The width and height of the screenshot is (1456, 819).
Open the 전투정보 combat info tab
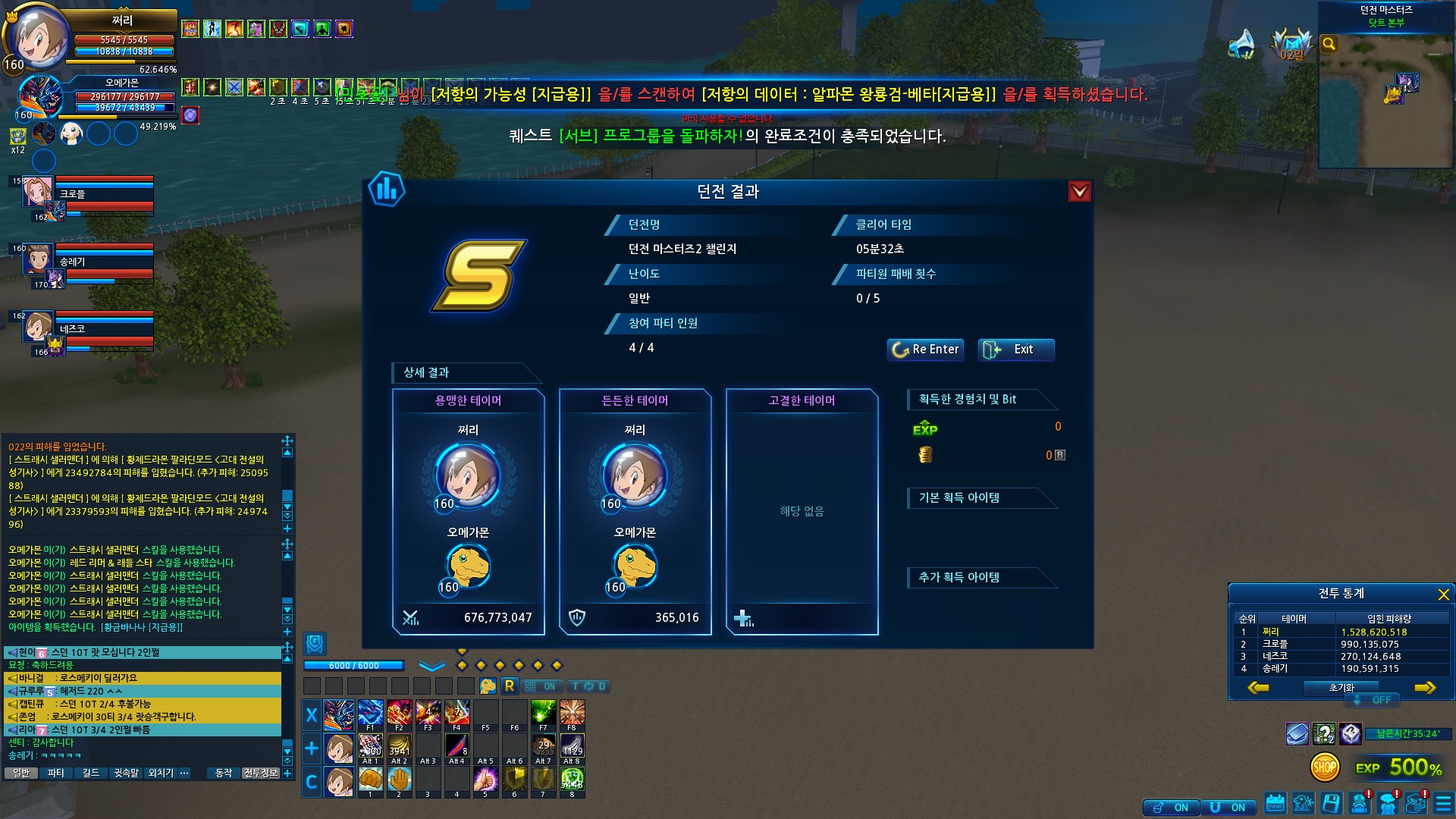(261, 773)
